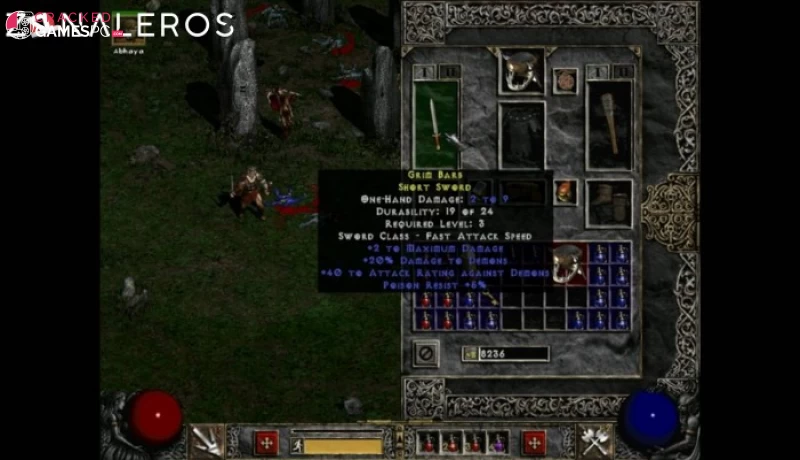Click the equipped amulet slot

coord(566,80)
